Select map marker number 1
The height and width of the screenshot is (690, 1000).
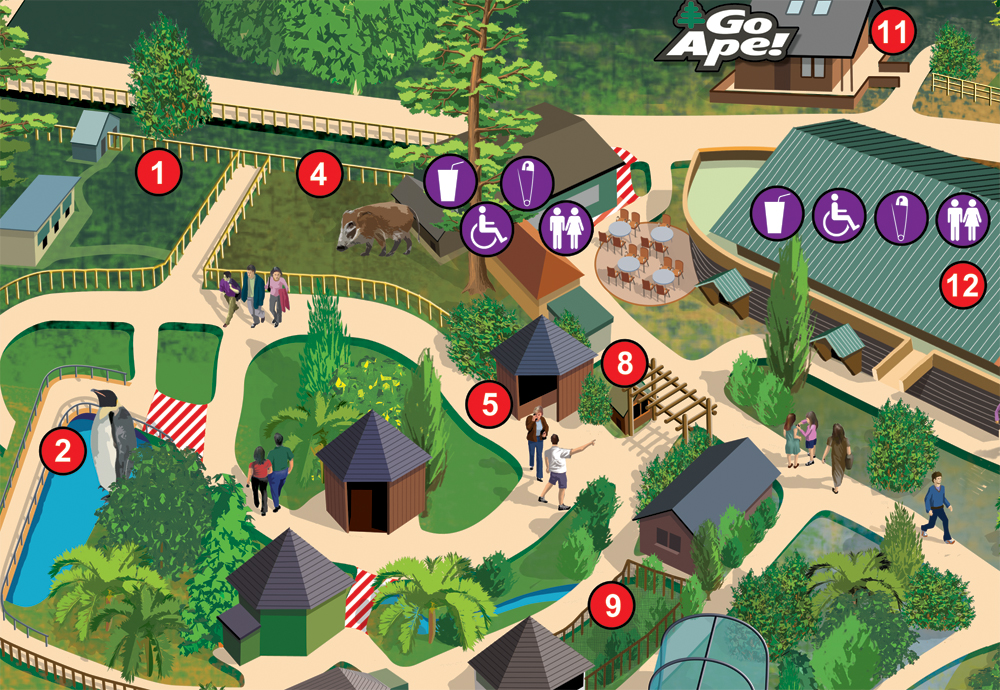point(159,172)
